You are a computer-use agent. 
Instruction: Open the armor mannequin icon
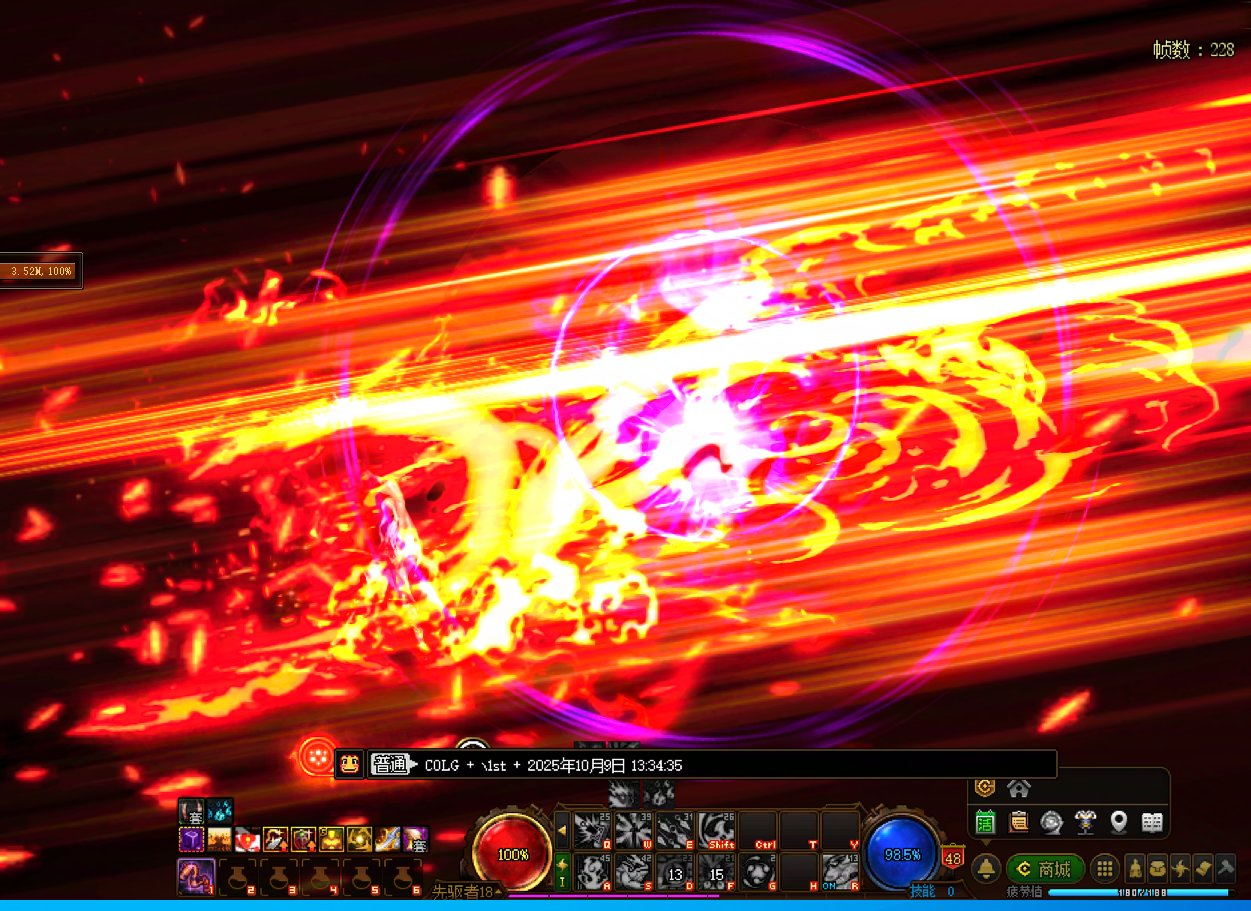(x=1085, y=823)
